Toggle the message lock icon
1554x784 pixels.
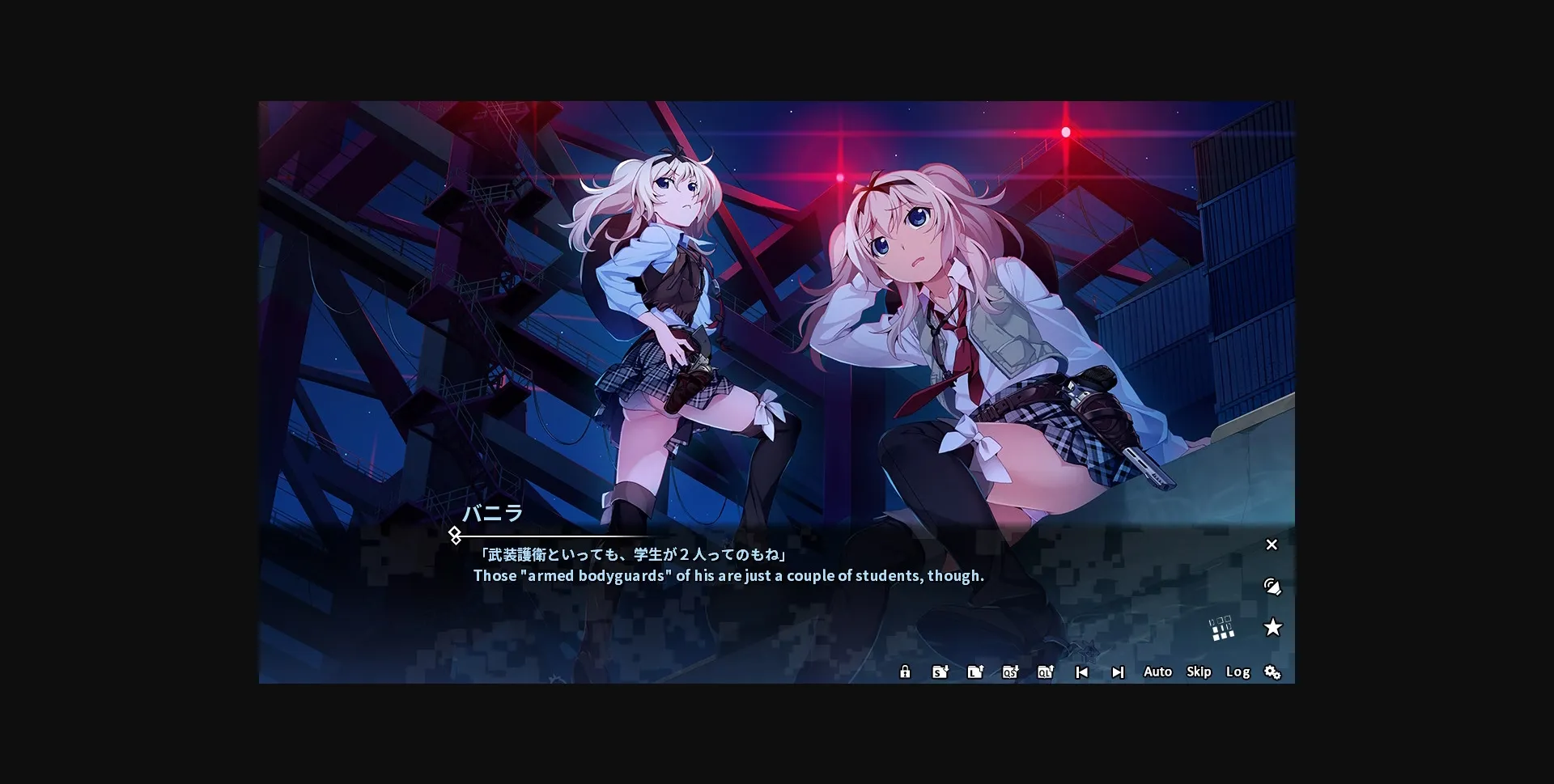[x=904, y=672]
